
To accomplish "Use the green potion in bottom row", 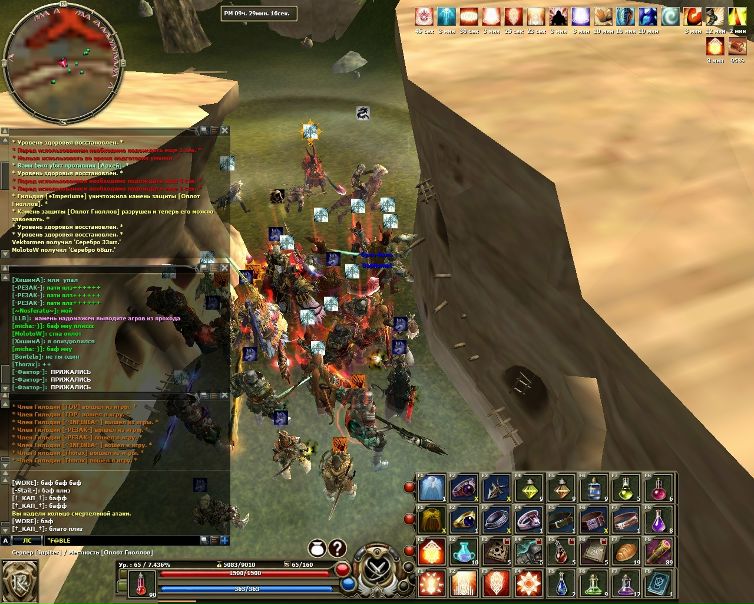I will coord(594,582).
